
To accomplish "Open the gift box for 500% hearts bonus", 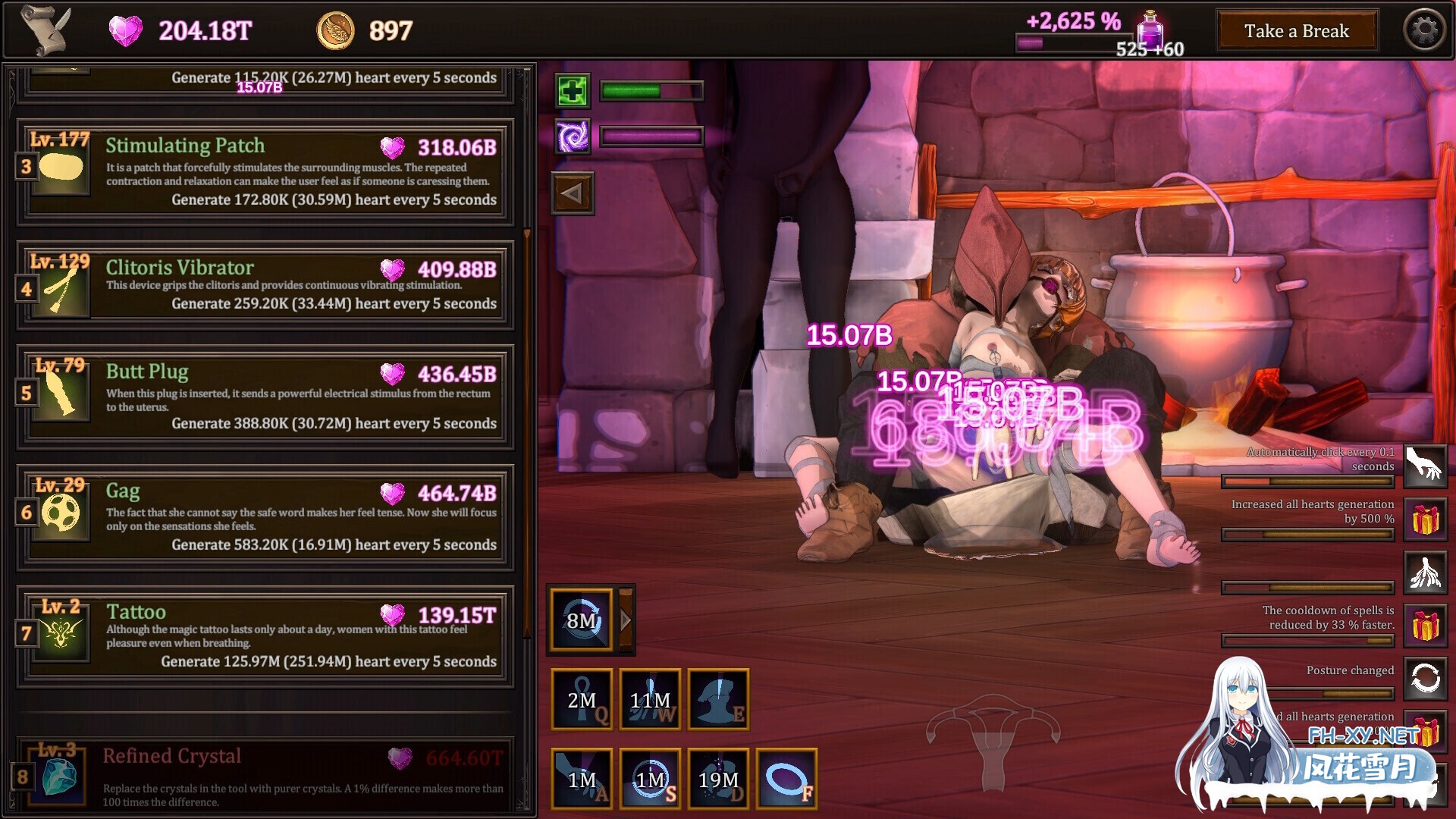I will (x=1425, y=521).
